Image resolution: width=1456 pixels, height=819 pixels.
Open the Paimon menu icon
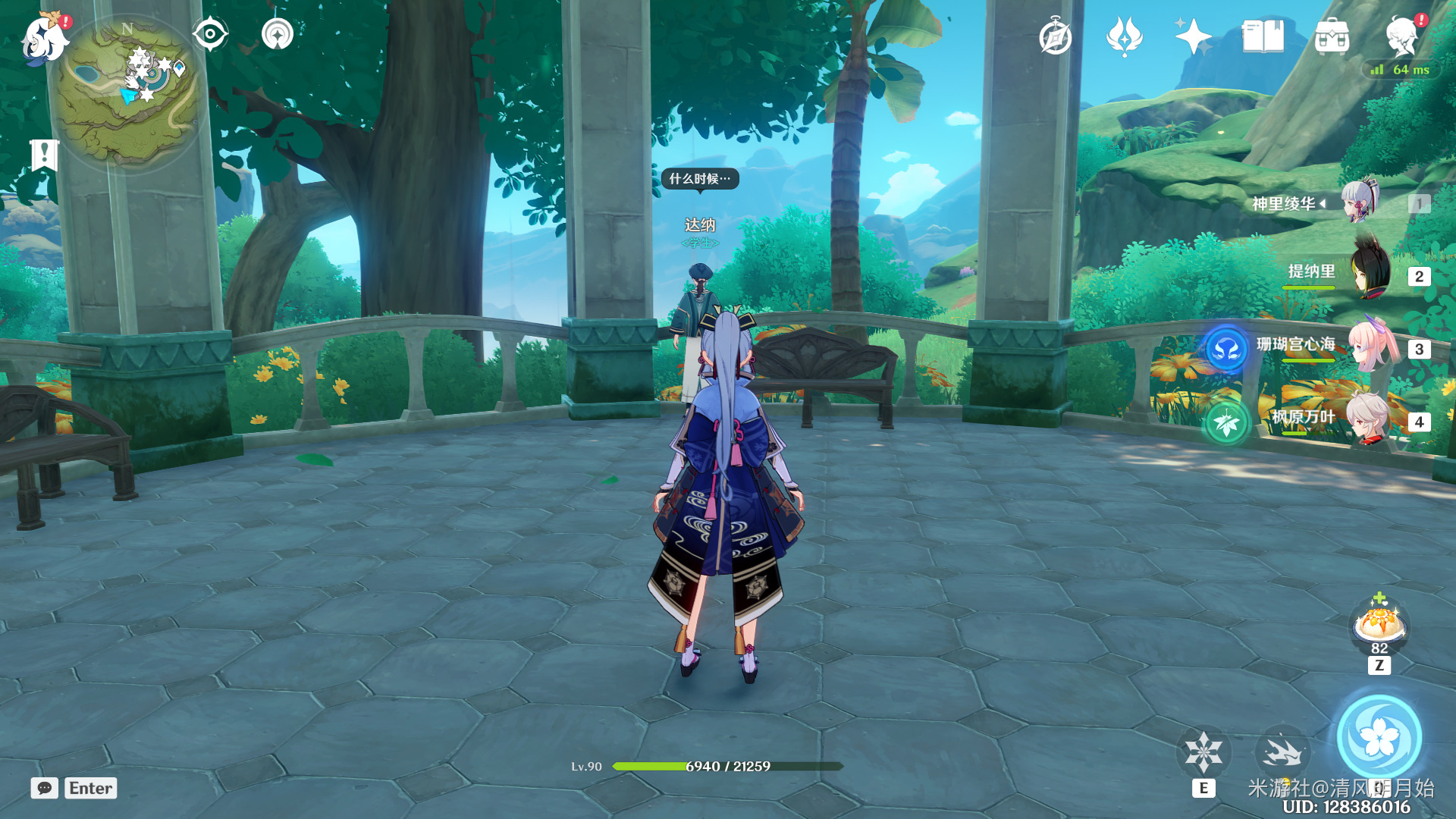point(44,38)
